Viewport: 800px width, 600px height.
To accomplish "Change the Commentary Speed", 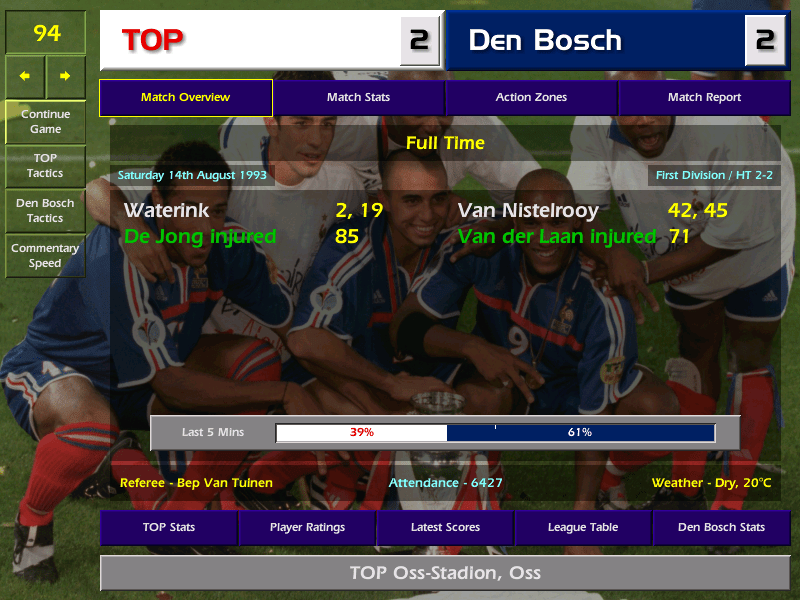I will (x=45, y=255).
